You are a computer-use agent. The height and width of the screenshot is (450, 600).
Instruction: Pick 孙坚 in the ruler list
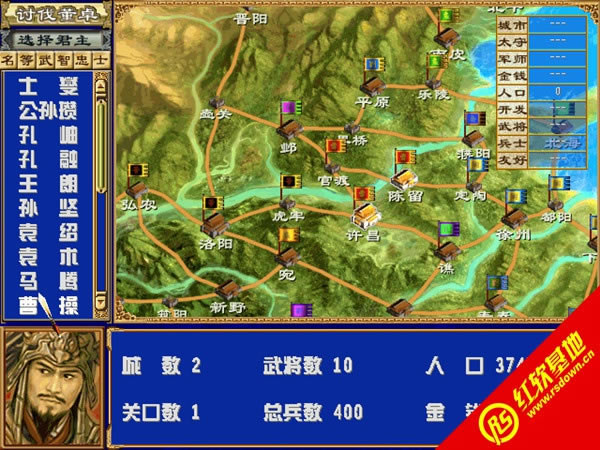[x=50, y=205]
